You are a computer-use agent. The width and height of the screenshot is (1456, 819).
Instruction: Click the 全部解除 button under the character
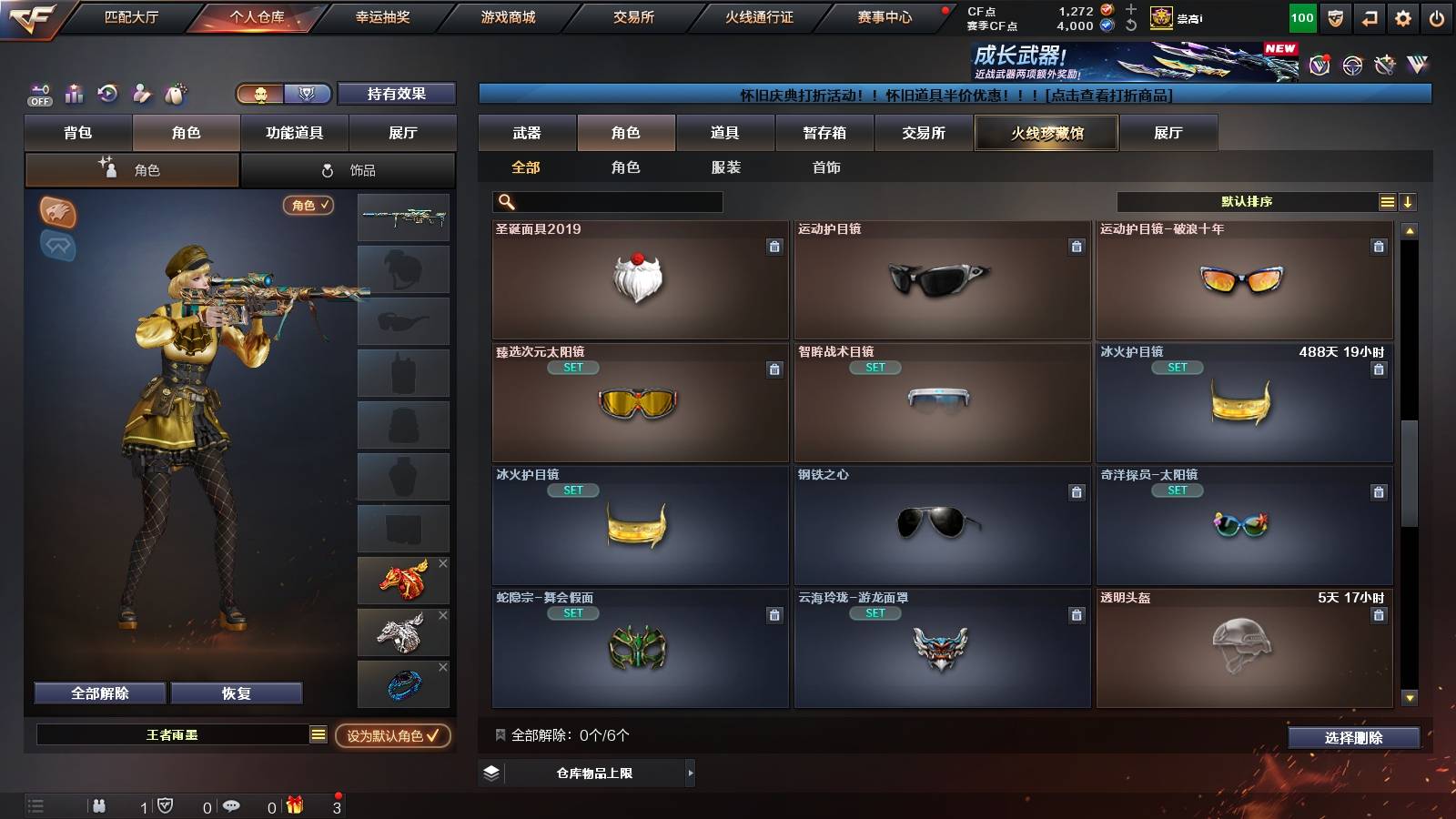(x=98, y=693)
